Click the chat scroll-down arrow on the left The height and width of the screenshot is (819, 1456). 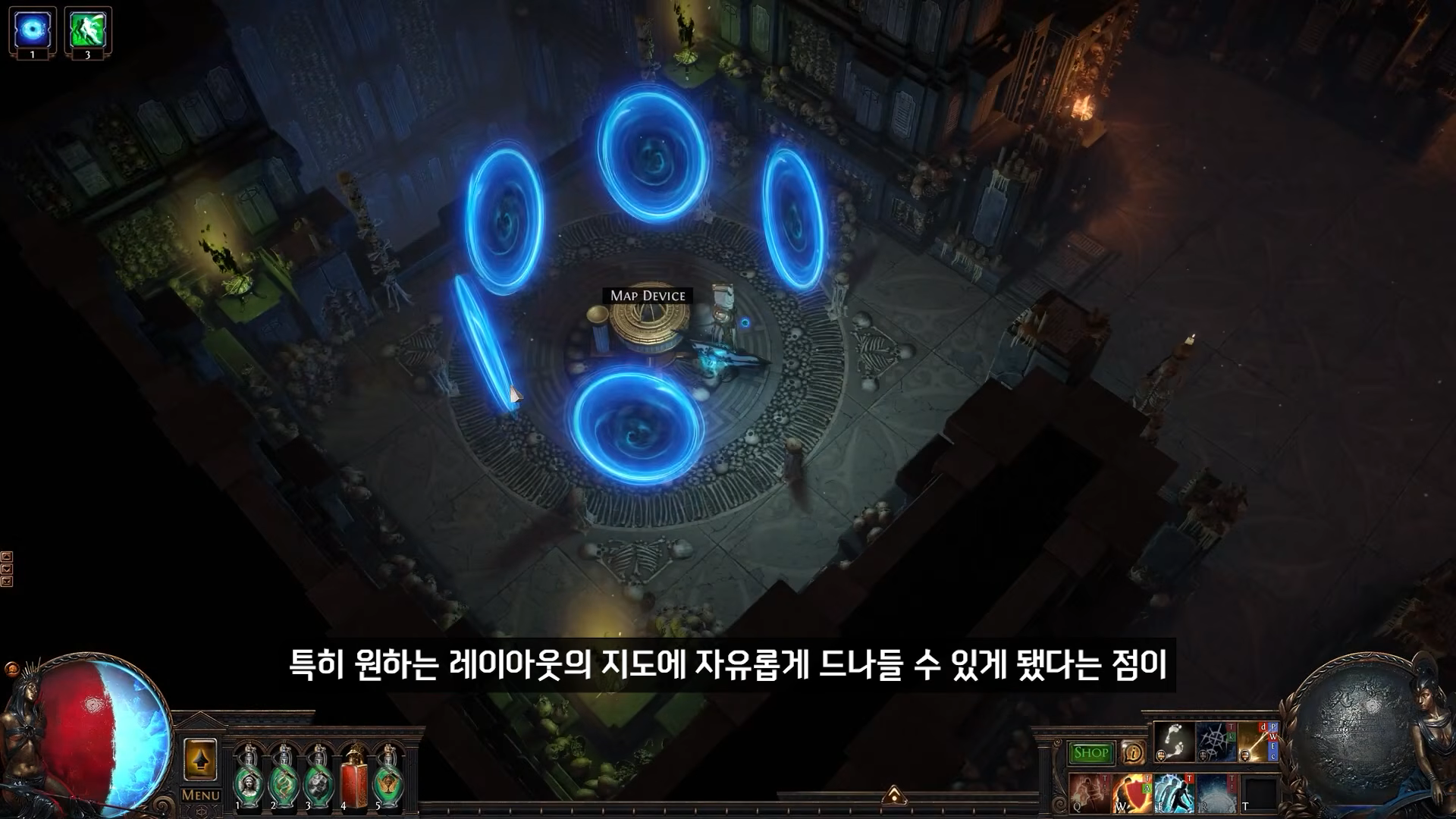pyautogui.click(x=7, y=567)
